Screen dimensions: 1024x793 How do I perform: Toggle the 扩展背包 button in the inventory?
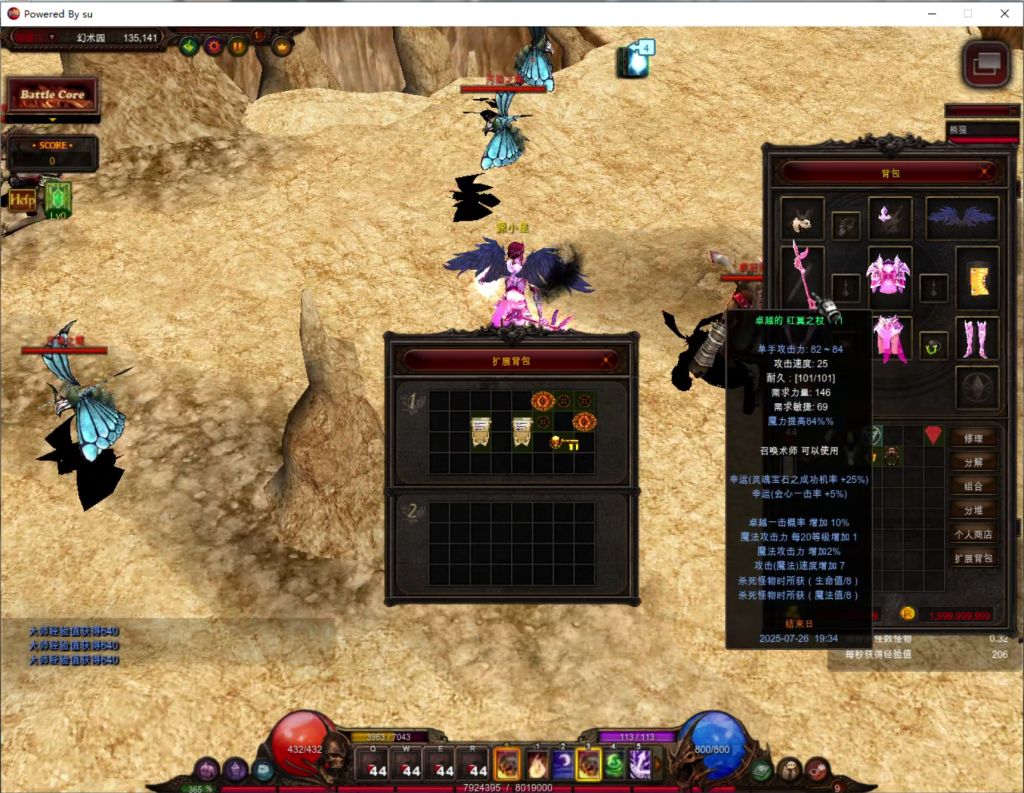point(973,558)
